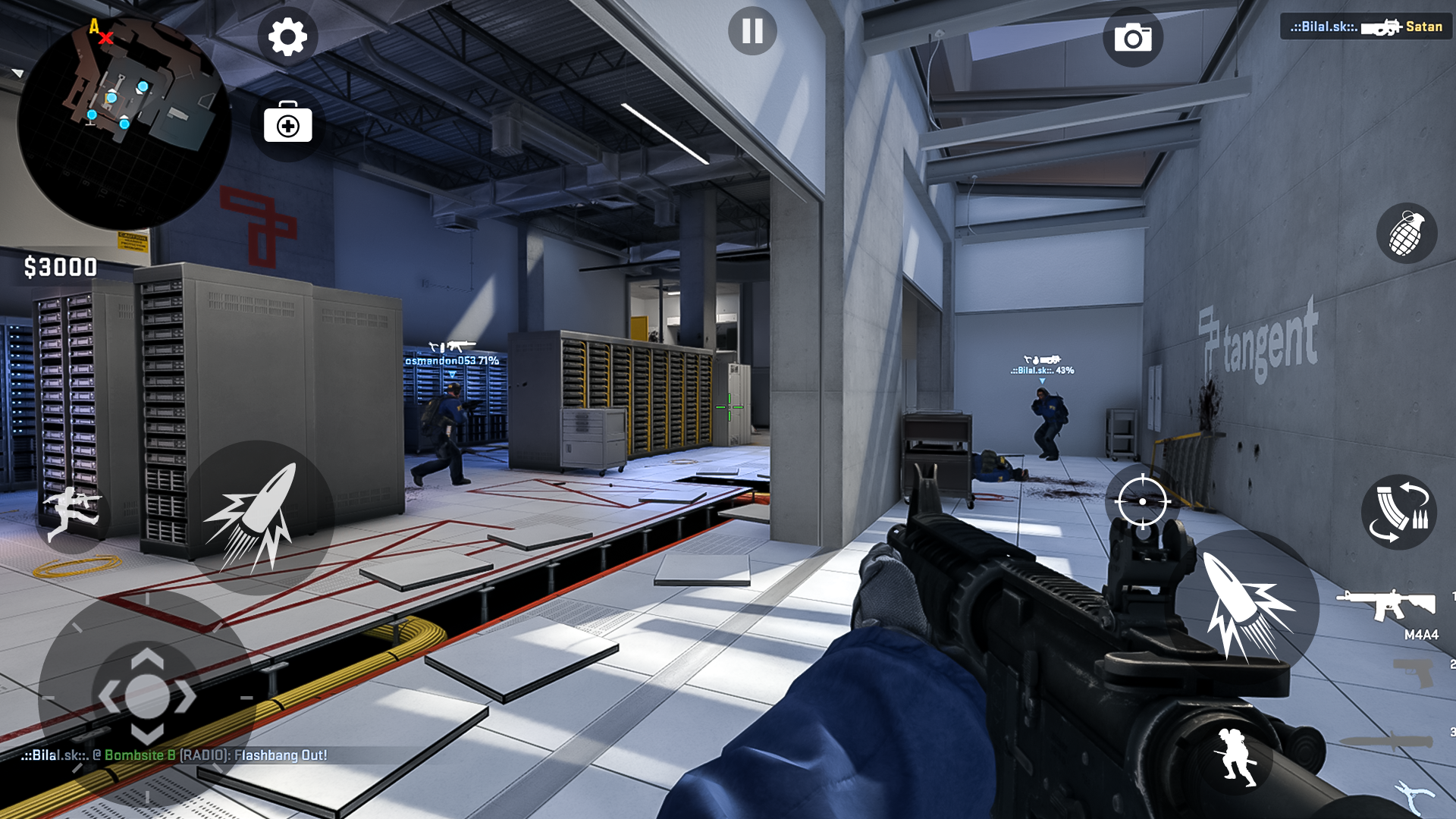Pause the match
Viewport: 1456px width, 819px height.
752,30
